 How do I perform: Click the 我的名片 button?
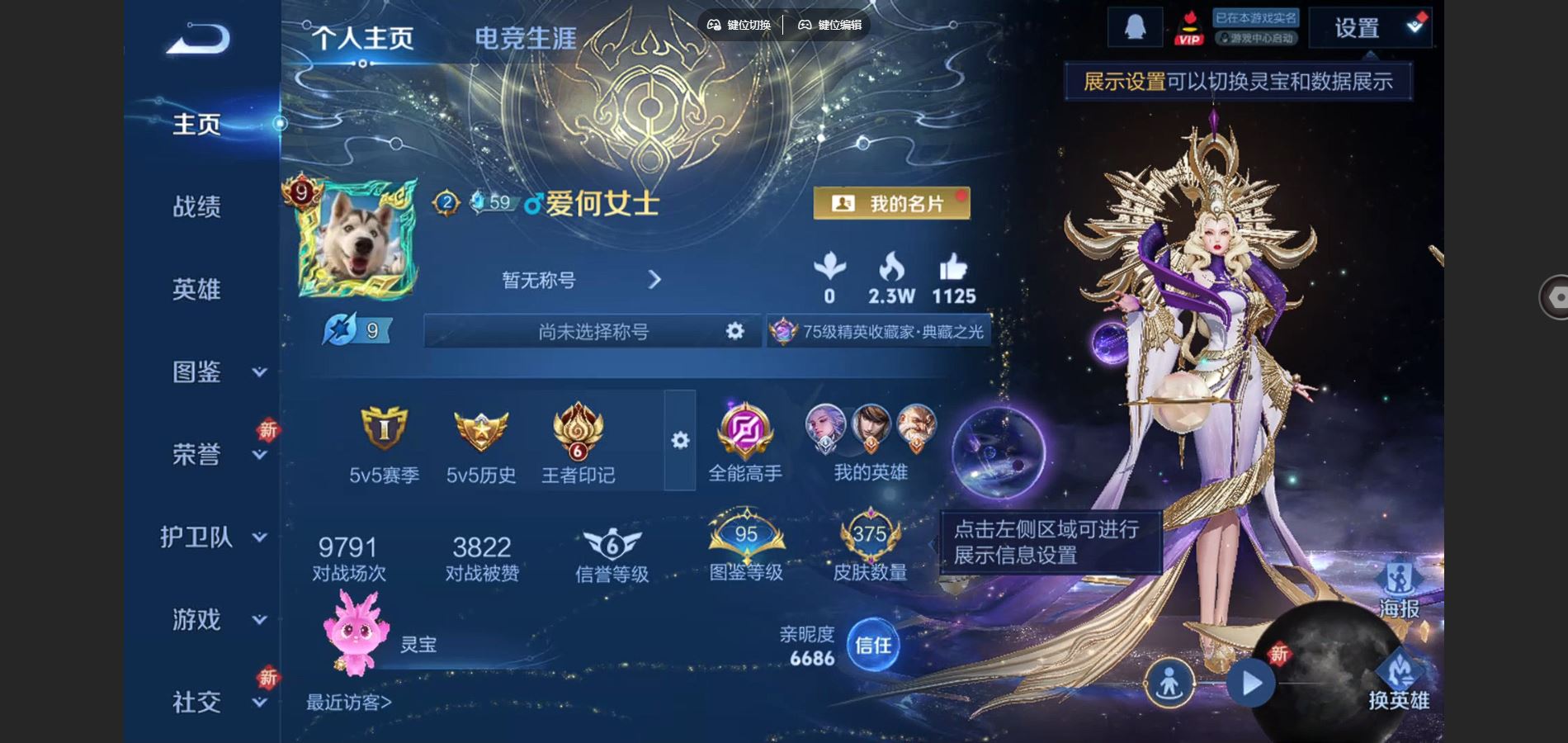point(893,204)
